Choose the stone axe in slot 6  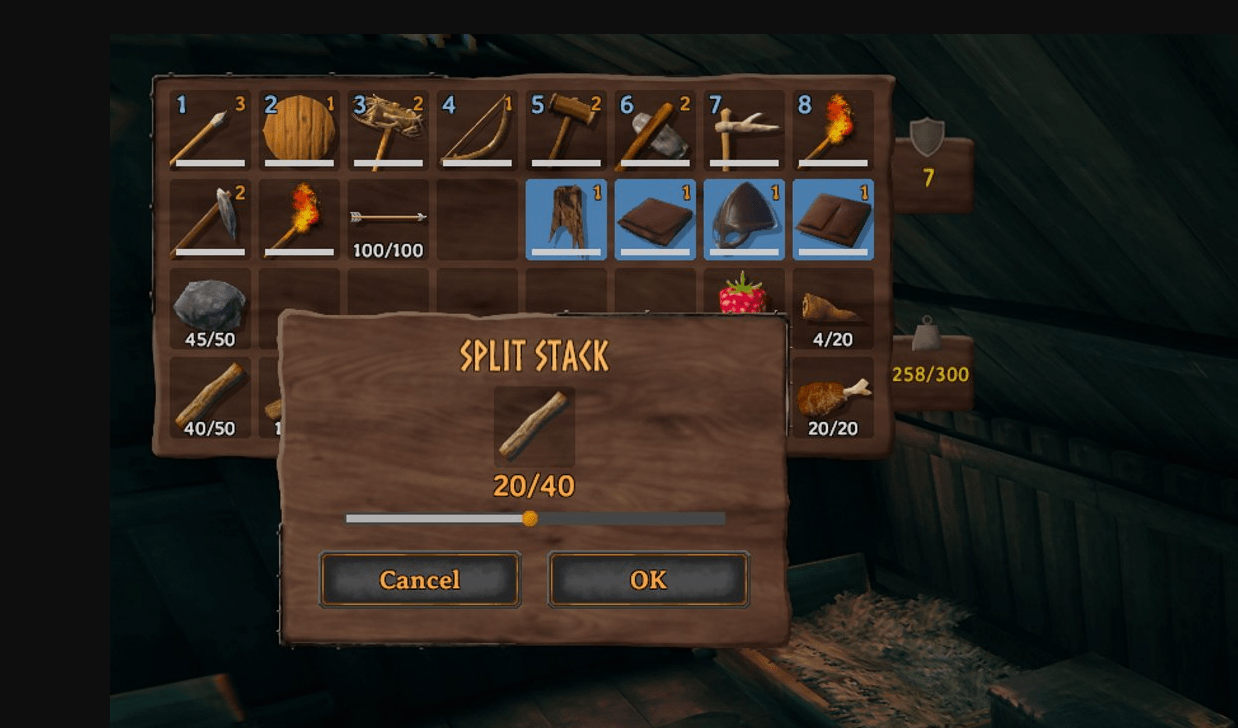point(655,130)
